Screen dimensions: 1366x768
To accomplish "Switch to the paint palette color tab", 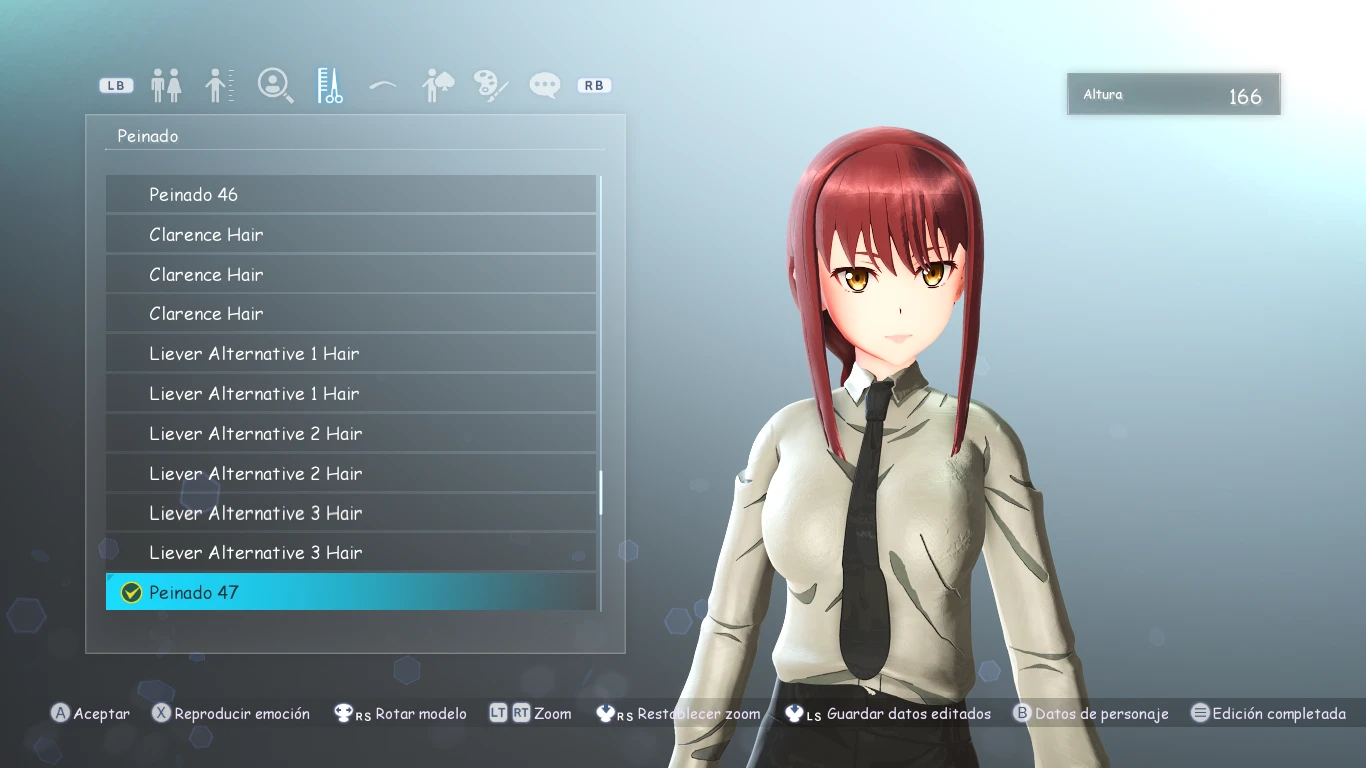I will coord(491,86).
